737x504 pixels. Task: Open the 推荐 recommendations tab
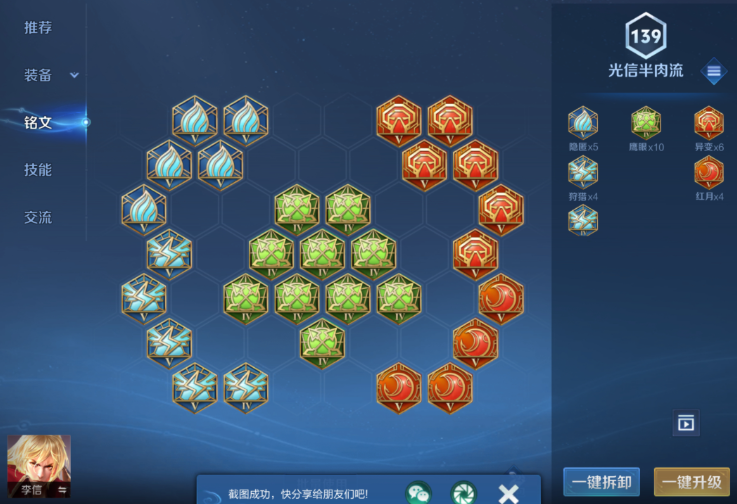click(x=38, y=27)
